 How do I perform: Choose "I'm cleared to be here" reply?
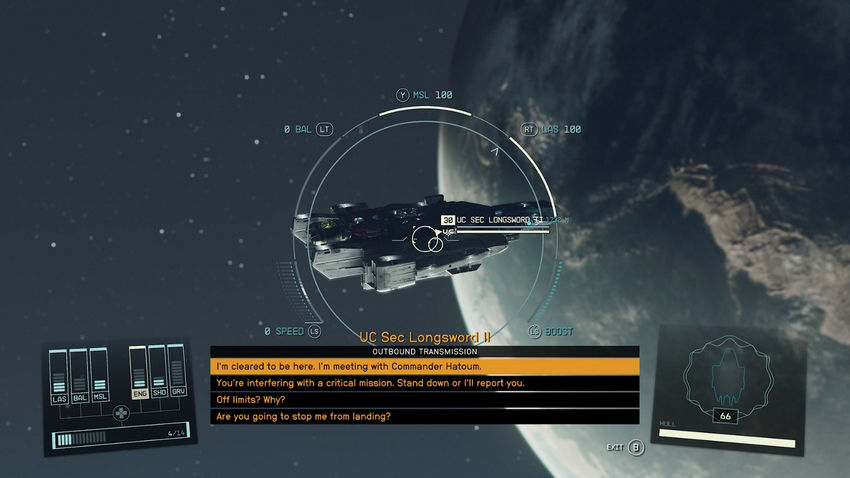click(424, 367)
